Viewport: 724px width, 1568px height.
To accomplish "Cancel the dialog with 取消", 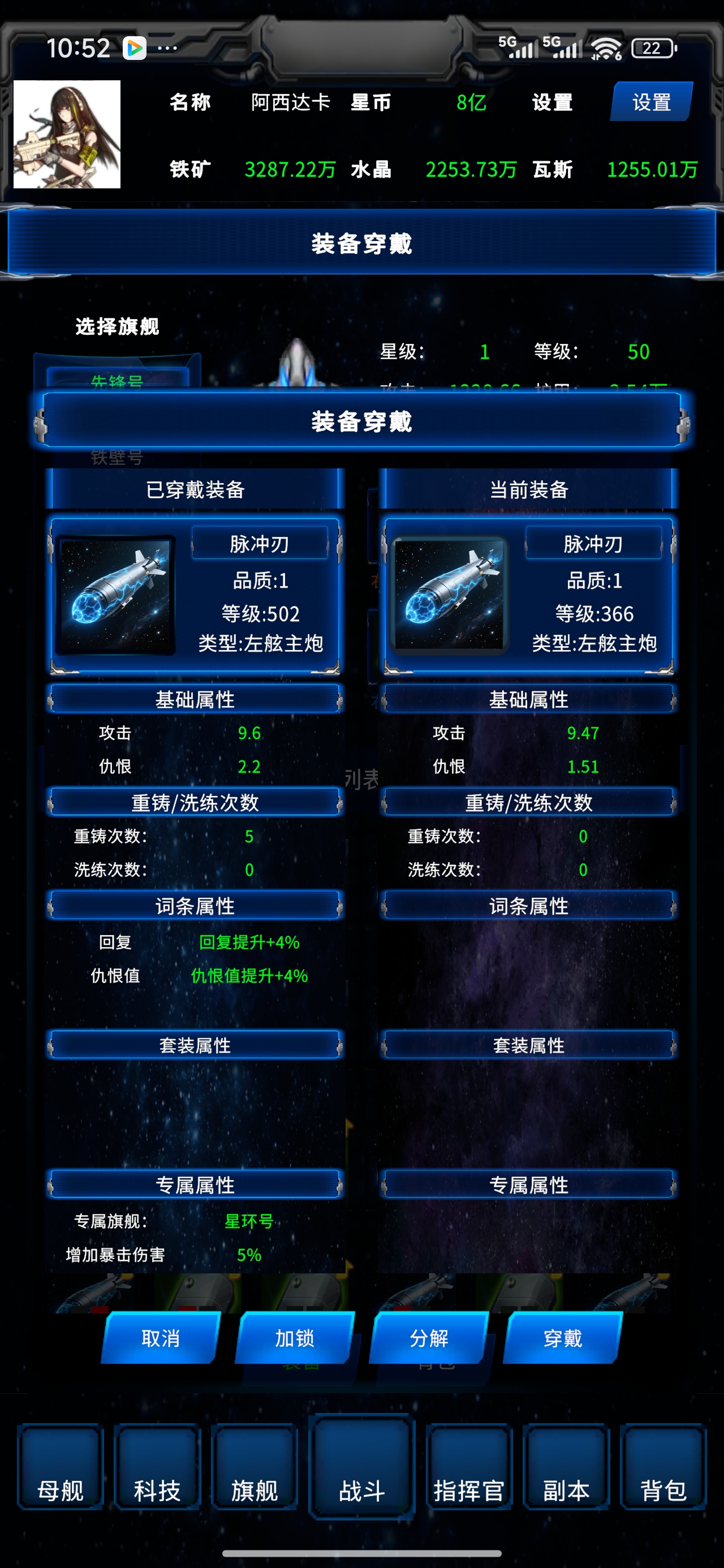I will pos(161,1339).
